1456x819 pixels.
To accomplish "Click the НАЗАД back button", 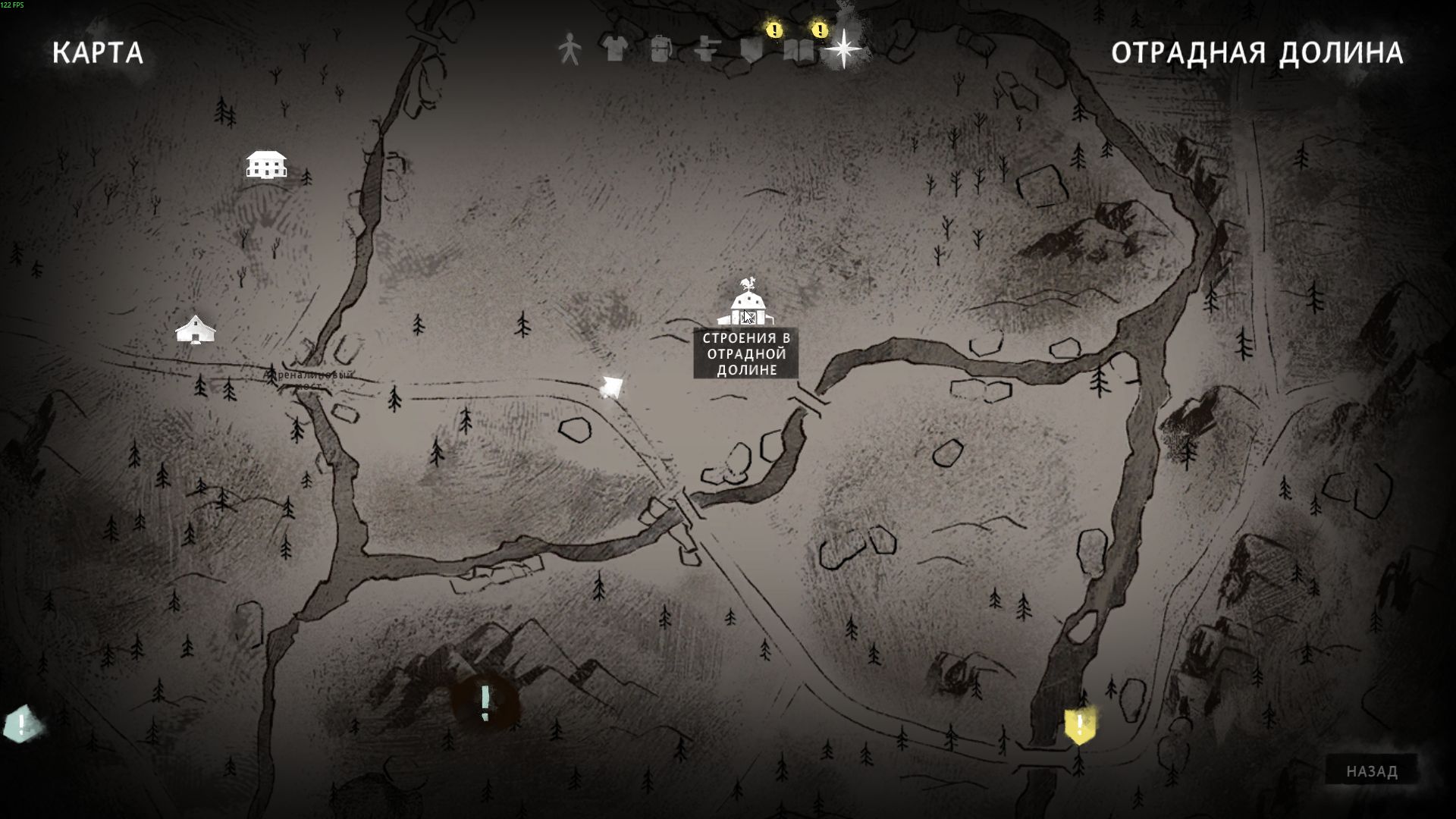I will click(x=1371, y=771).
